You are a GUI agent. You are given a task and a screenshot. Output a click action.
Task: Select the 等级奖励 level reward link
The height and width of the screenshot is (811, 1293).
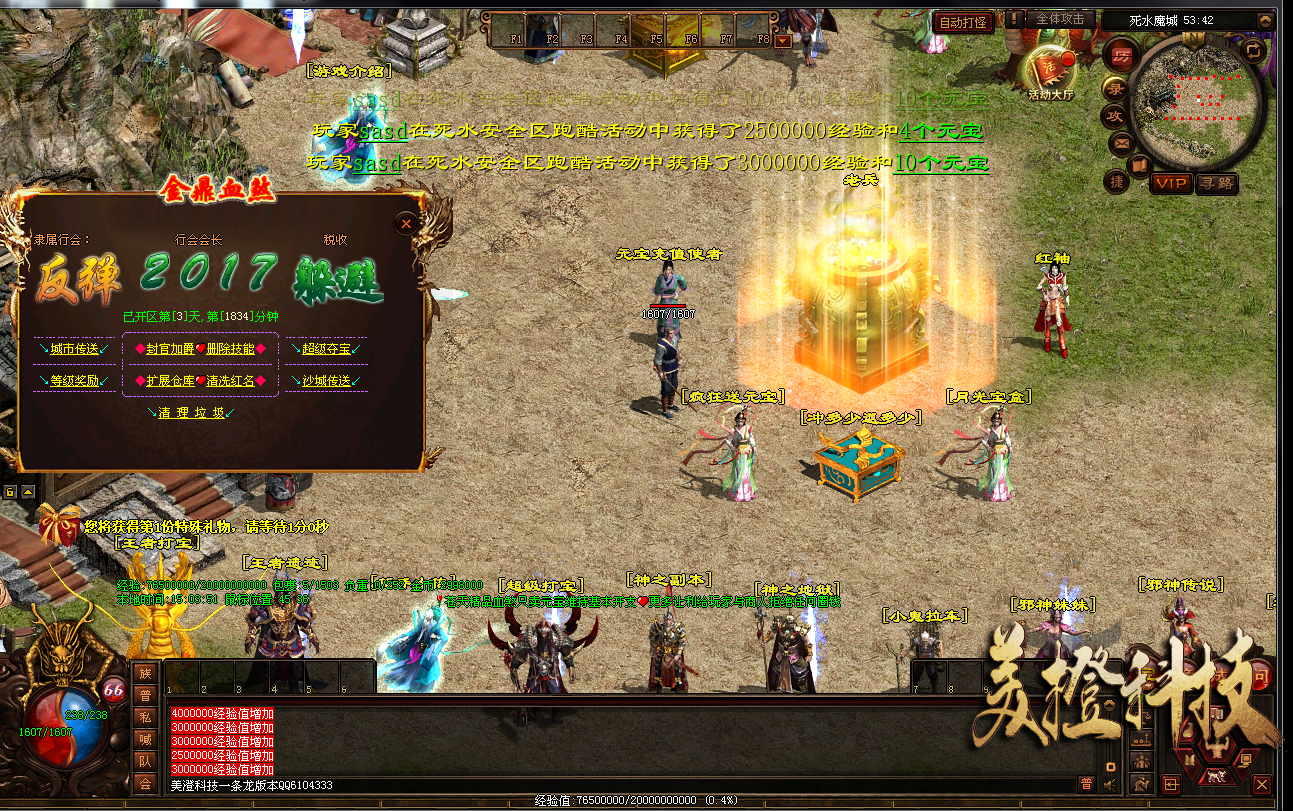tap(74, 381)
